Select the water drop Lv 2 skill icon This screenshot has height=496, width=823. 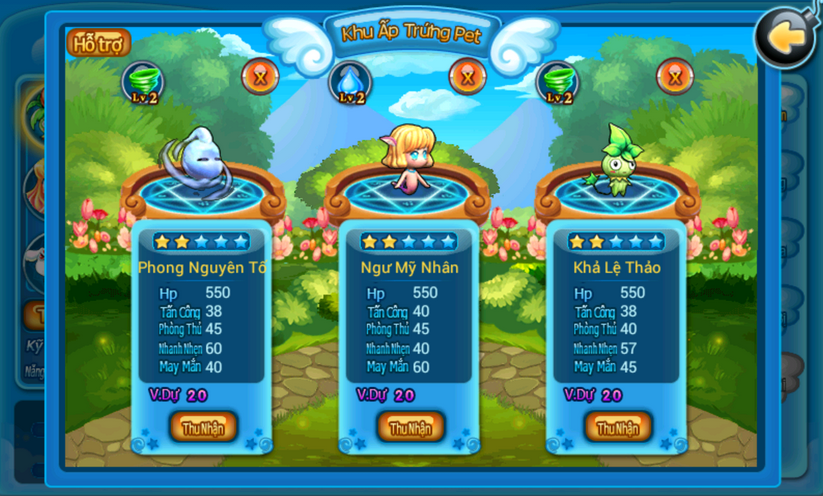[350, 82]
